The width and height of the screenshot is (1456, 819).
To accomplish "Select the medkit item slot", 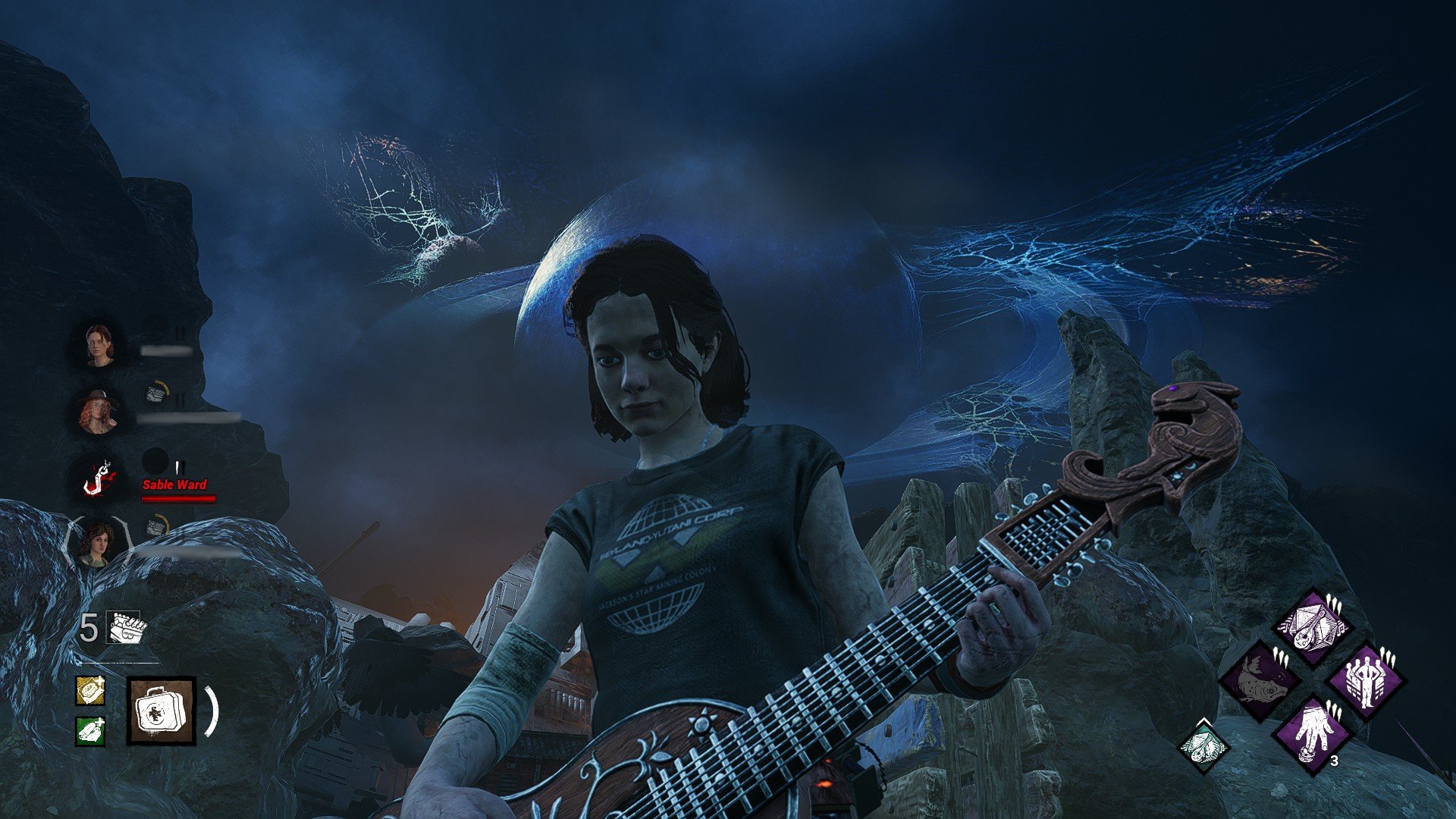I will click(161, 711).
